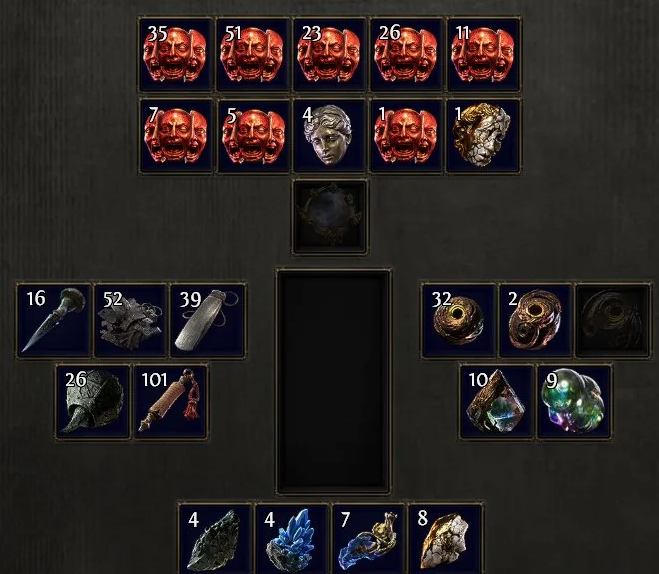Click the blue crystal cluster stack of 4
Image resolution: width=659 pixels, height=574 pixels.
(293, 540)
